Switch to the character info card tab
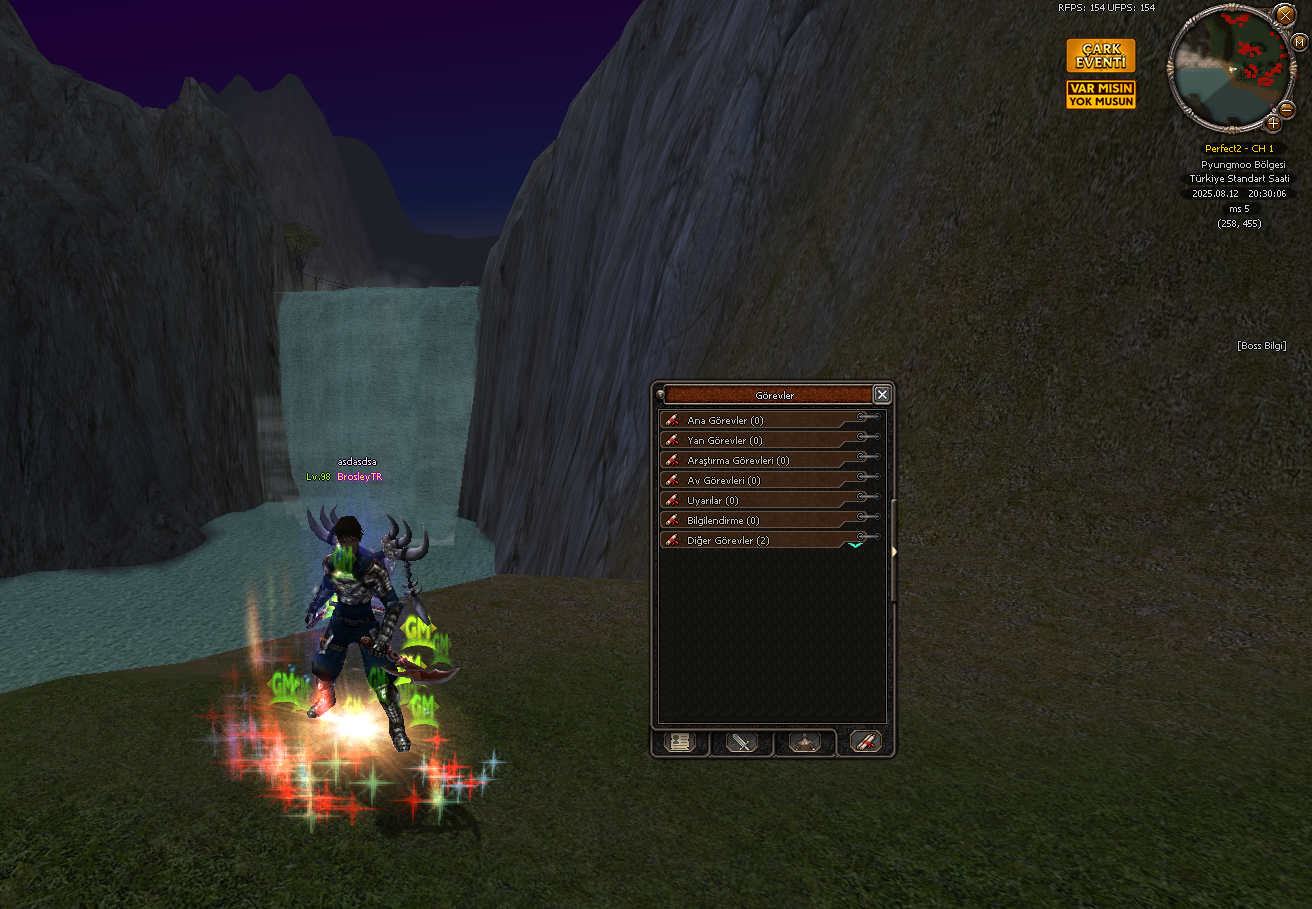1312x909 pixels. [679, 742]
